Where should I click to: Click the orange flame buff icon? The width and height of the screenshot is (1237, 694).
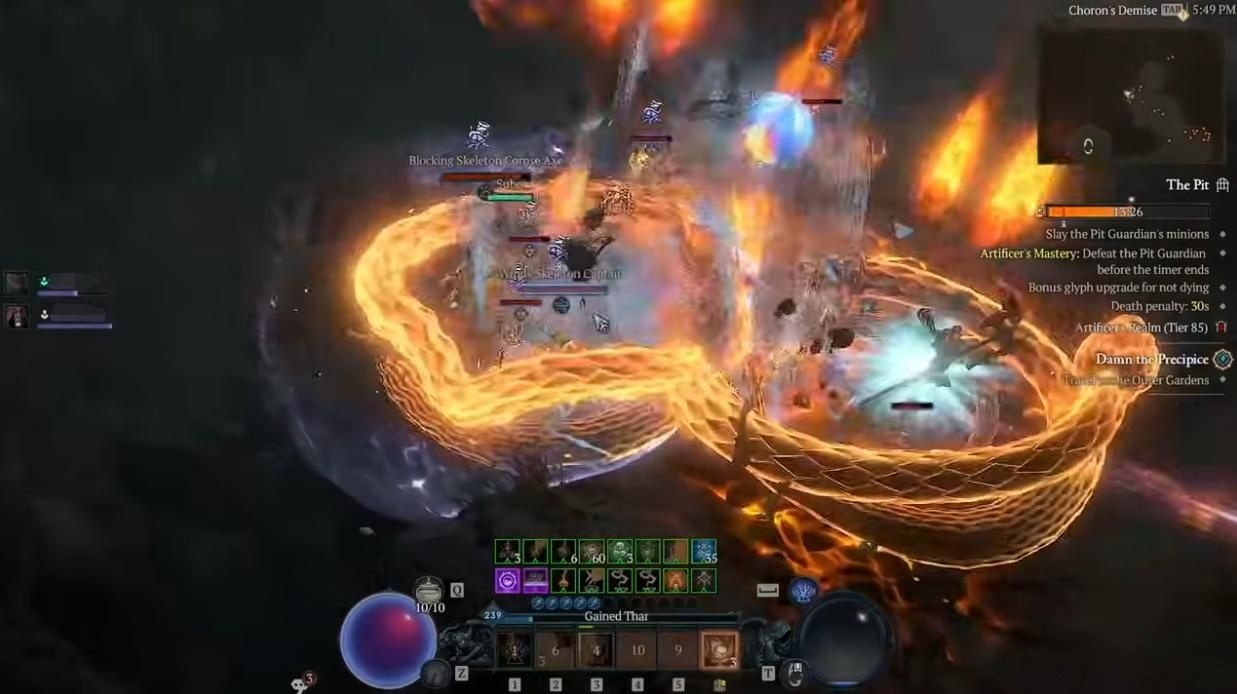(x=675, y=580)
